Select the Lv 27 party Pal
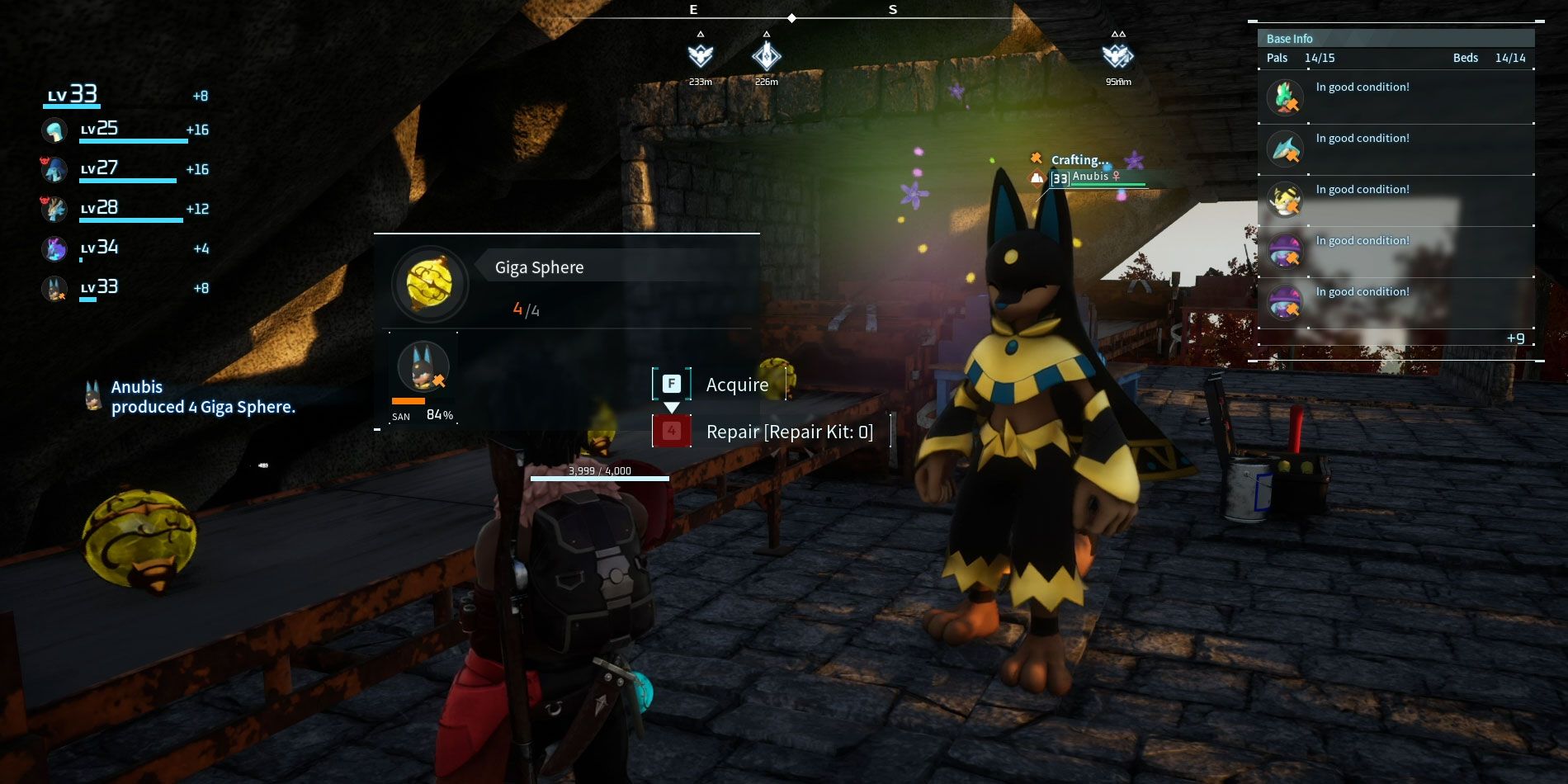1568x784 pixels. pos(55,170)
